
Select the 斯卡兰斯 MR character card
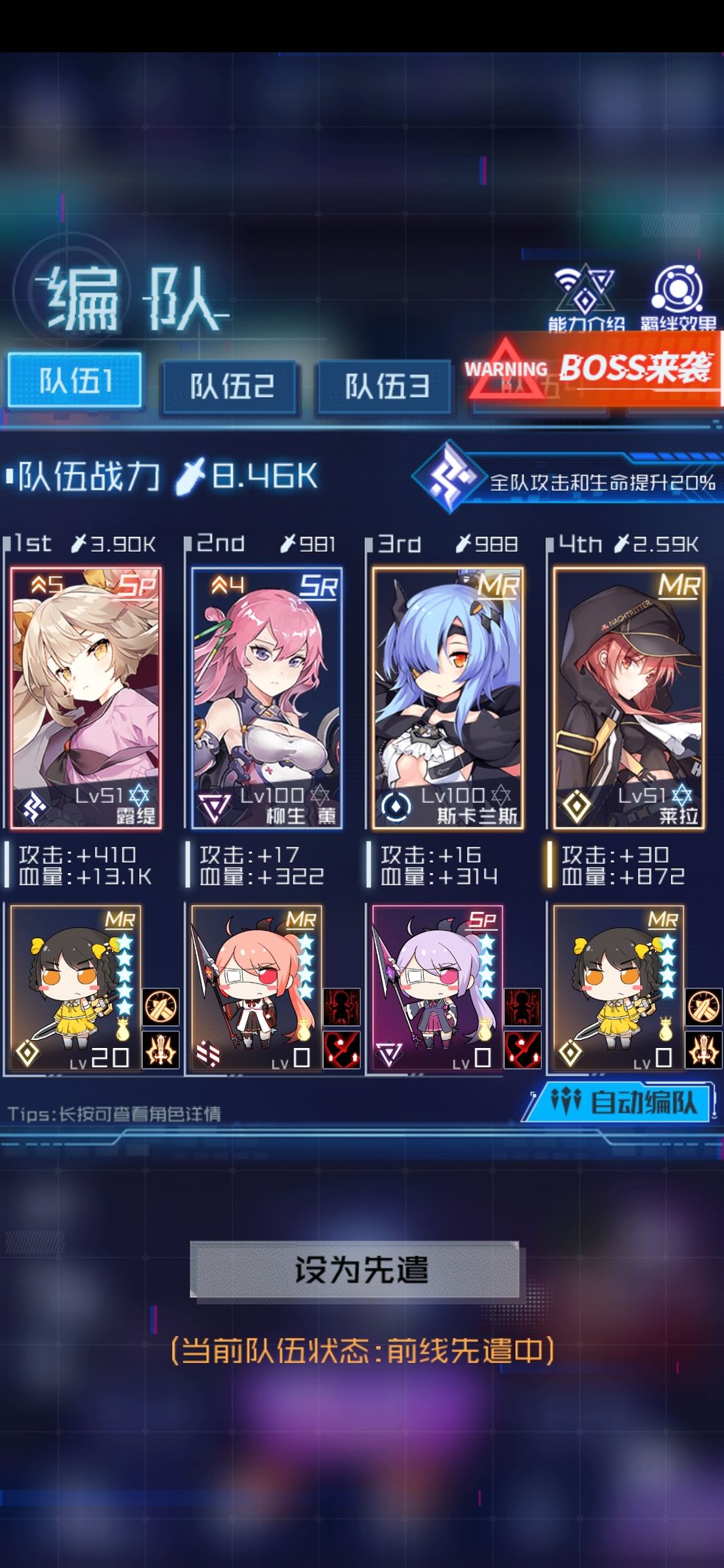447,697
